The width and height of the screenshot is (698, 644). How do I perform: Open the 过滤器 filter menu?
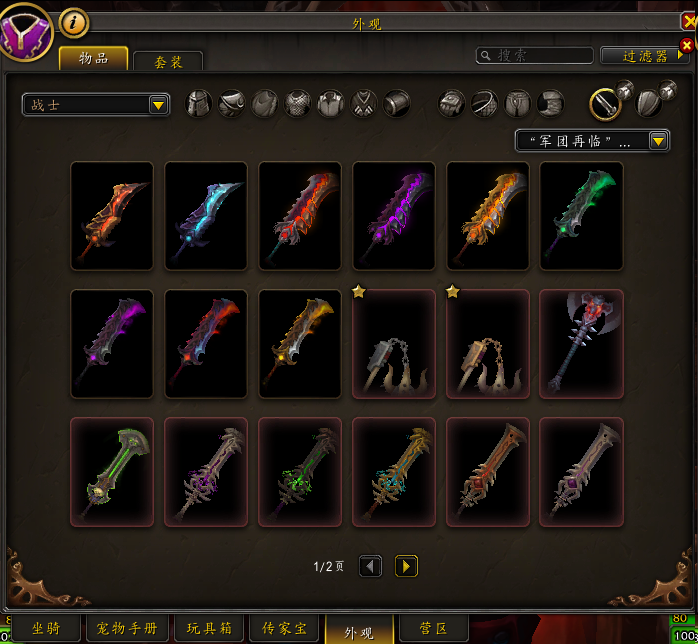coord(645,56)
